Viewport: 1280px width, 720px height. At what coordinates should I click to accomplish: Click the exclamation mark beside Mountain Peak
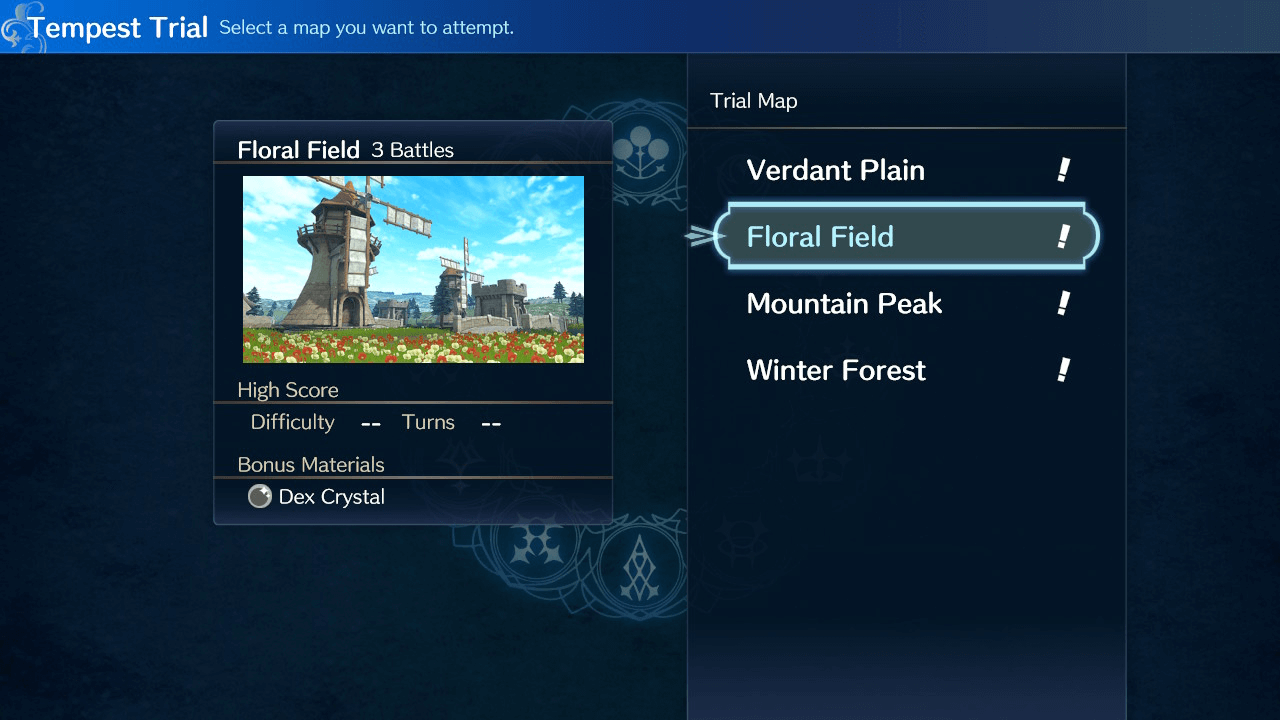point(1065,303)
